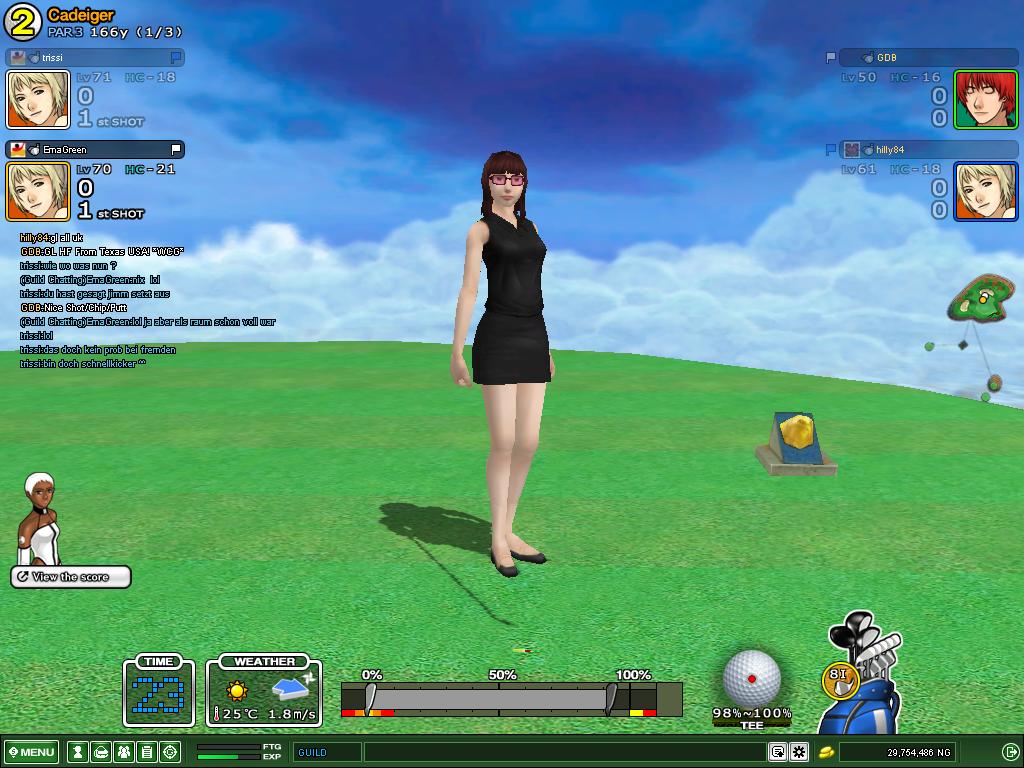Click the chat window toggle icon
The height and width of the screenshot is (768, 1024).
point(778,752)
